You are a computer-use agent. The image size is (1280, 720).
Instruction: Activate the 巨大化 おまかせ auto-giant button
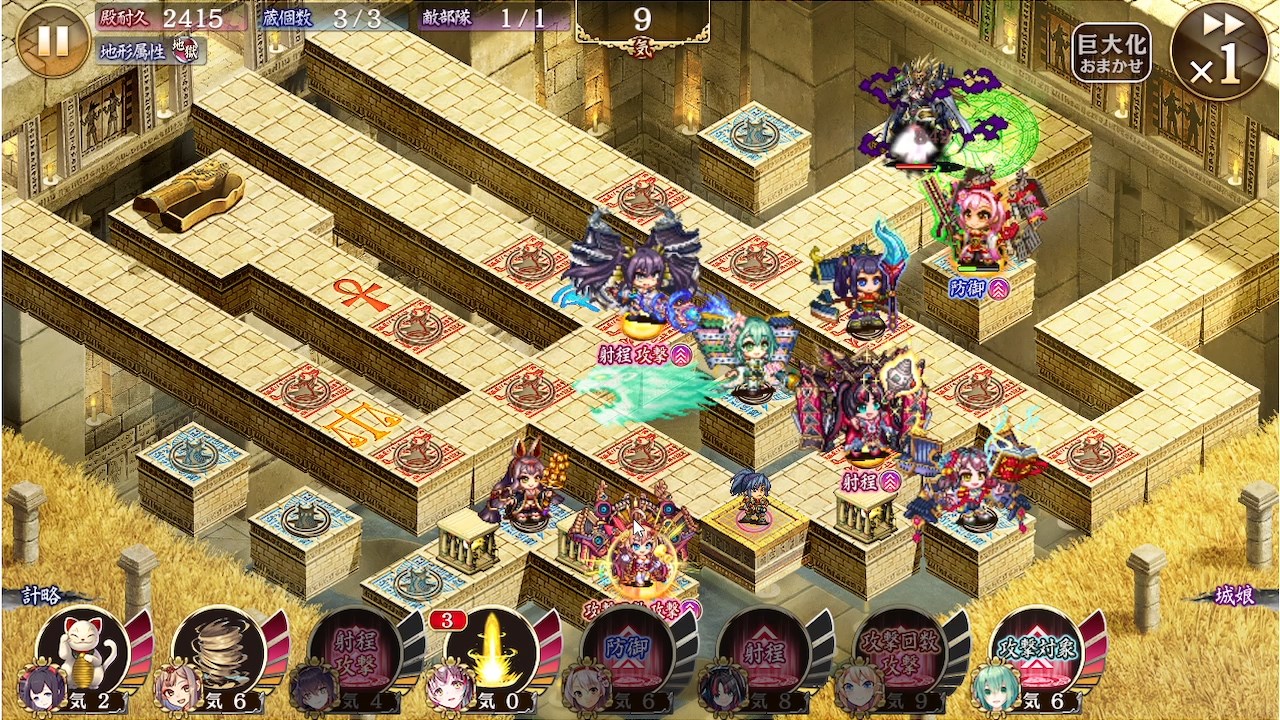click(x=1112, y=52)
